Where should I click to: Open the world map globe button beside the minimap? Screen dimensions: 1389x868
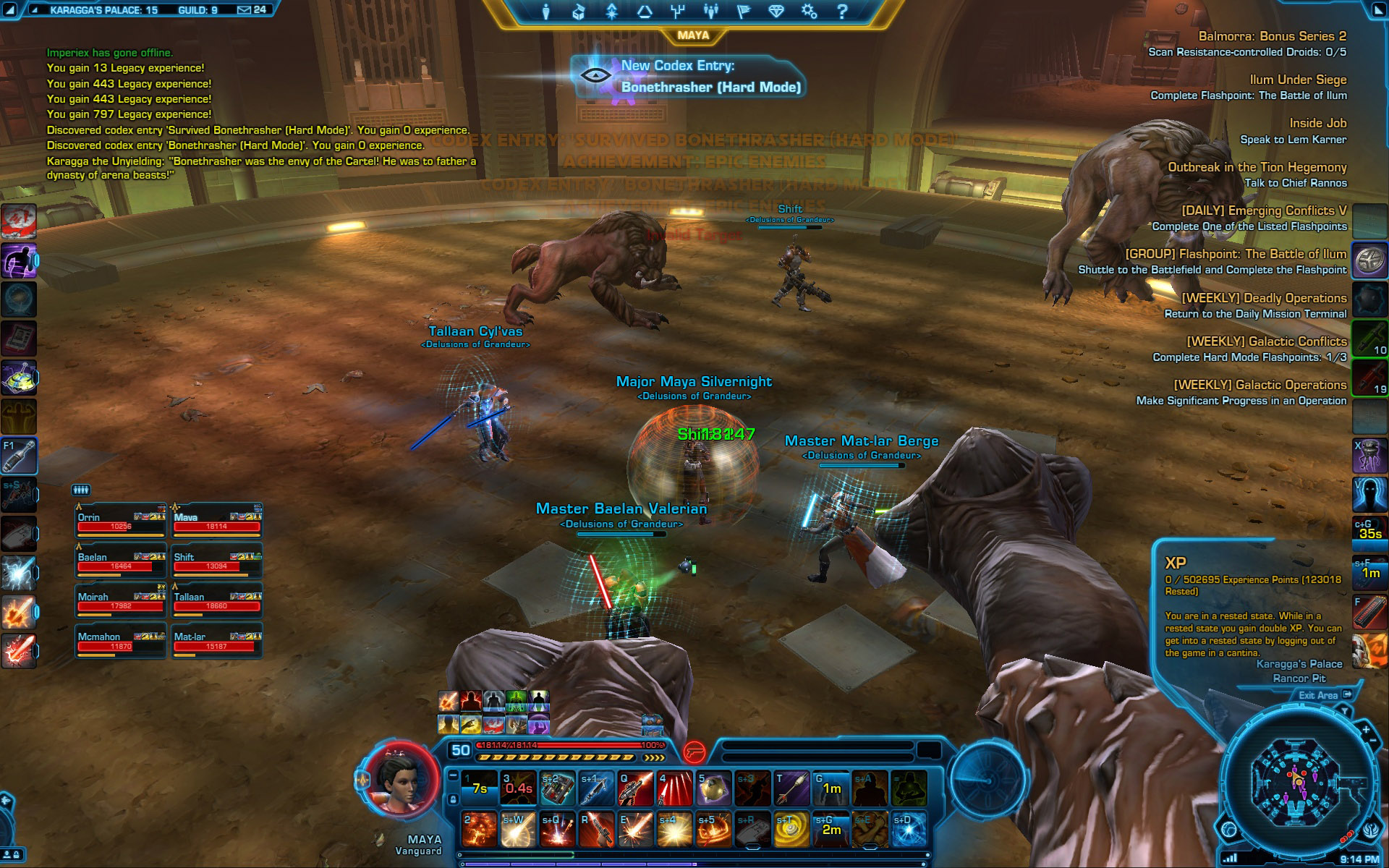[1229, 829]
